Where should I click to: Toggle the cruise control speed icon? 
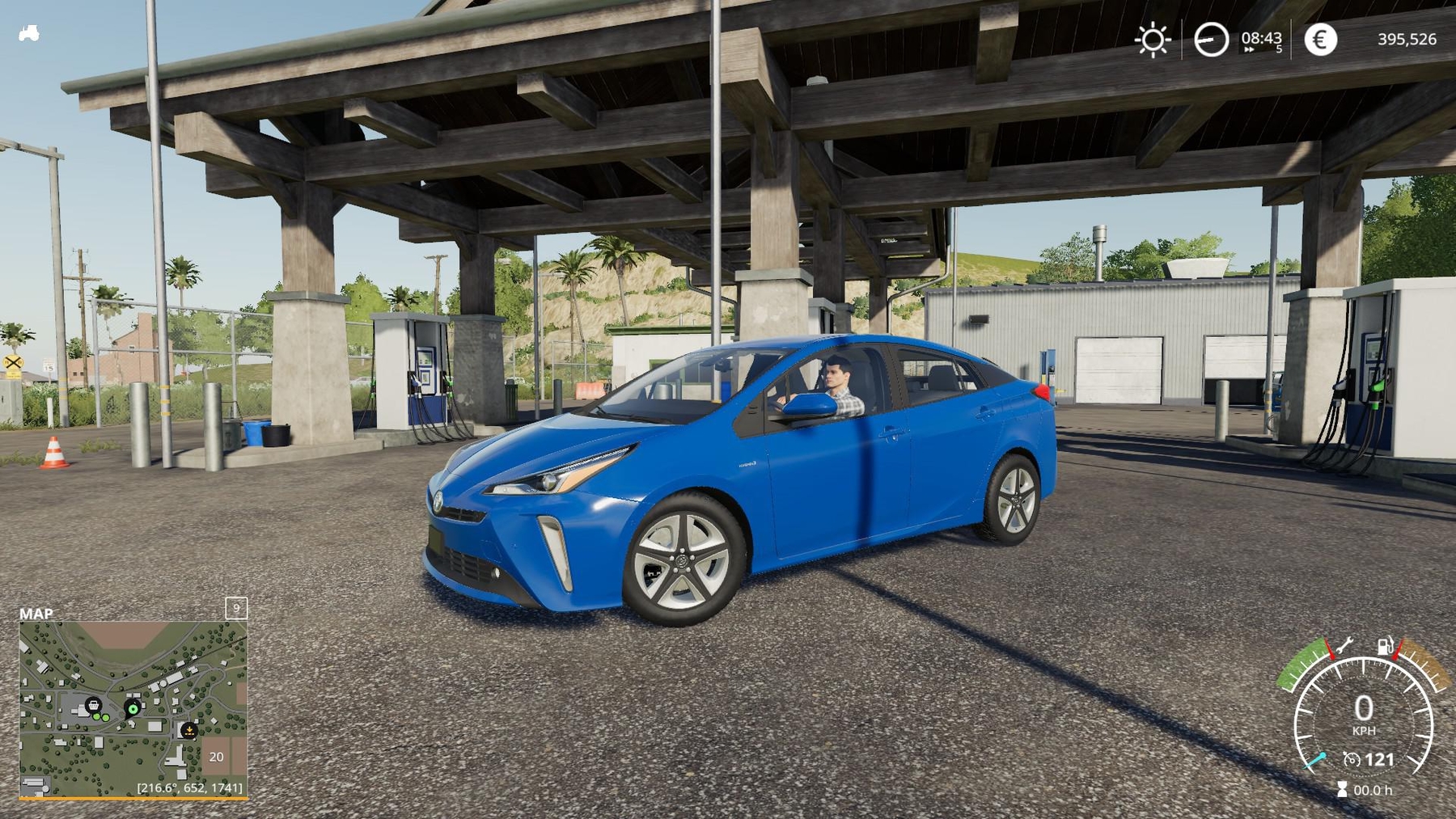[1351, 759]
